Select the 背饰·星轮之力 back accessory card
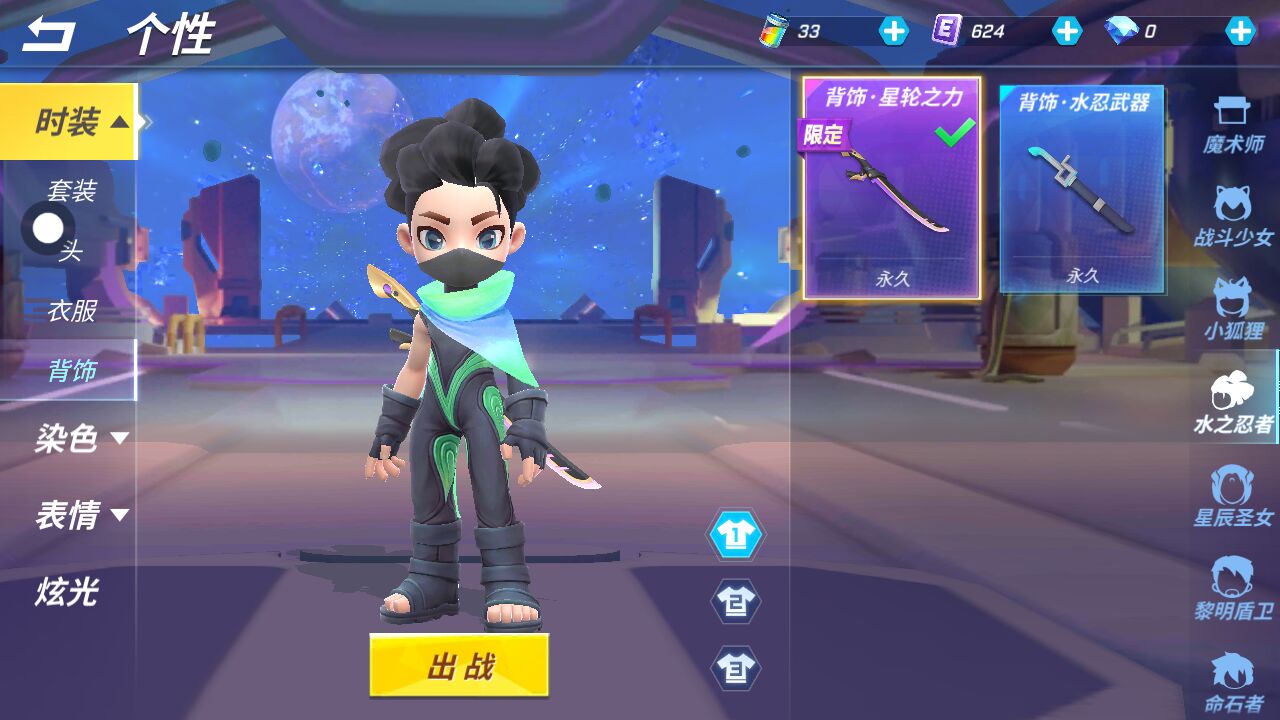 tap(892, 188)
